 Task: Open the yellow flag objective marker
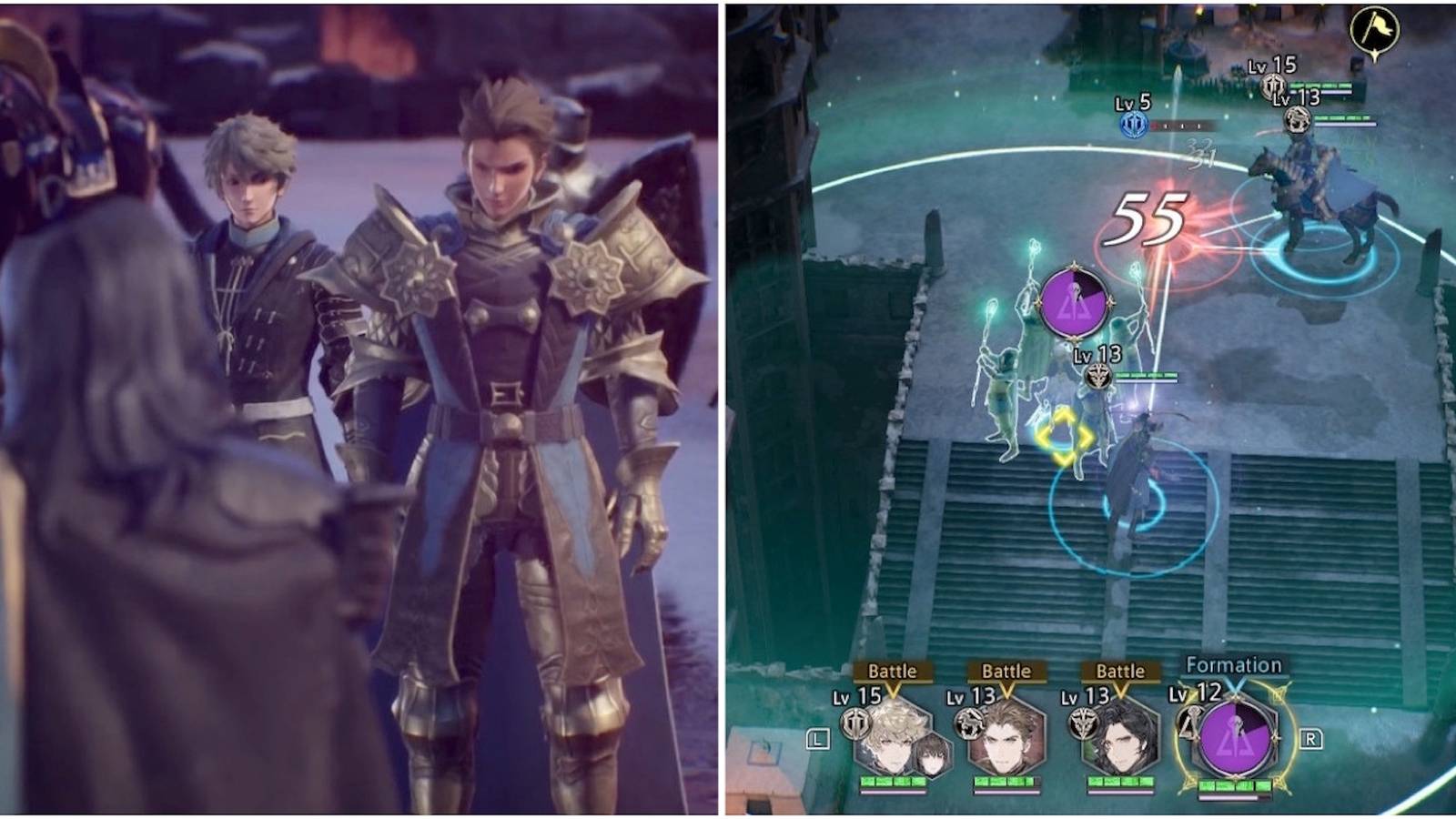tap(1376, 25)
